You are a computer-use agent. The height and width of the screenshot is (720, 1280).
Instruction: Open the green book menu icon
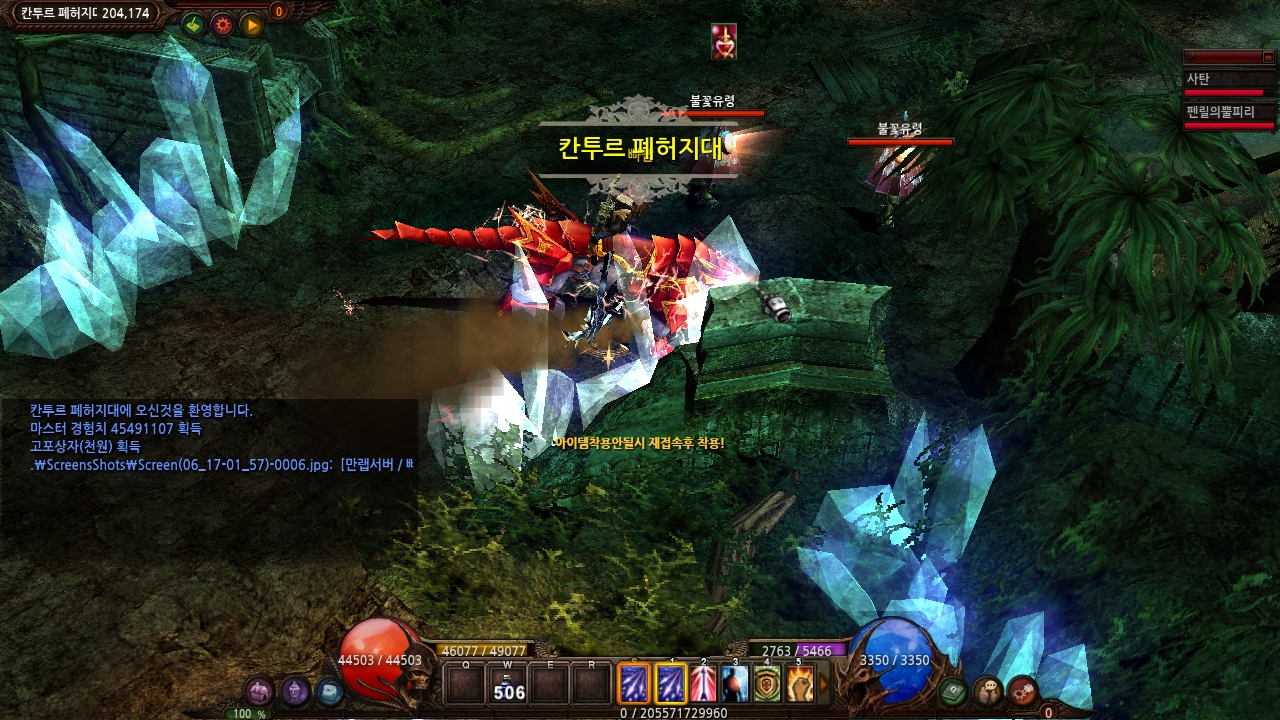[953, 690]
